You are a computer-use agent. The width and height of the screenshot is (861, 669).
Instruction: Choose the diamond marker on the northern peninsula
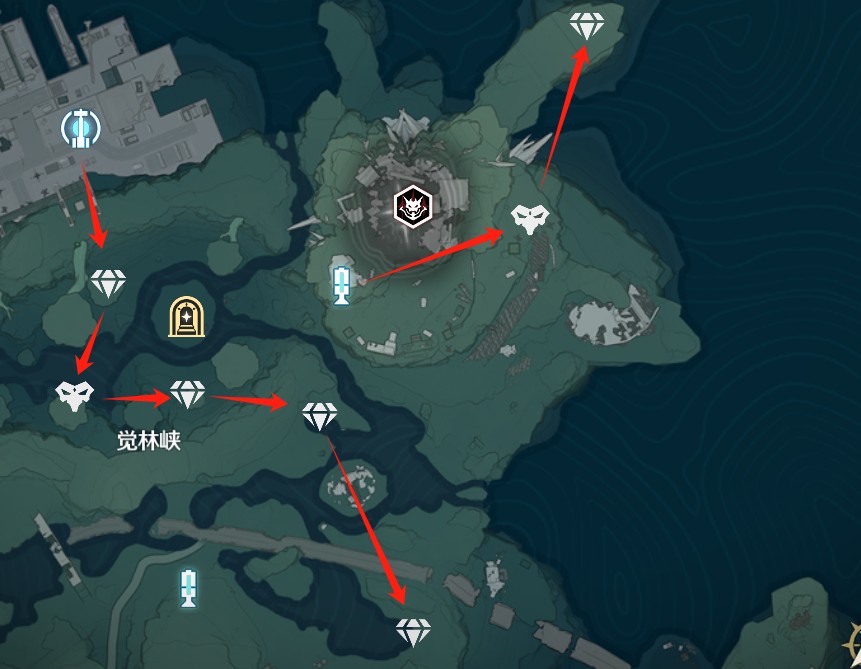[587, 26]
